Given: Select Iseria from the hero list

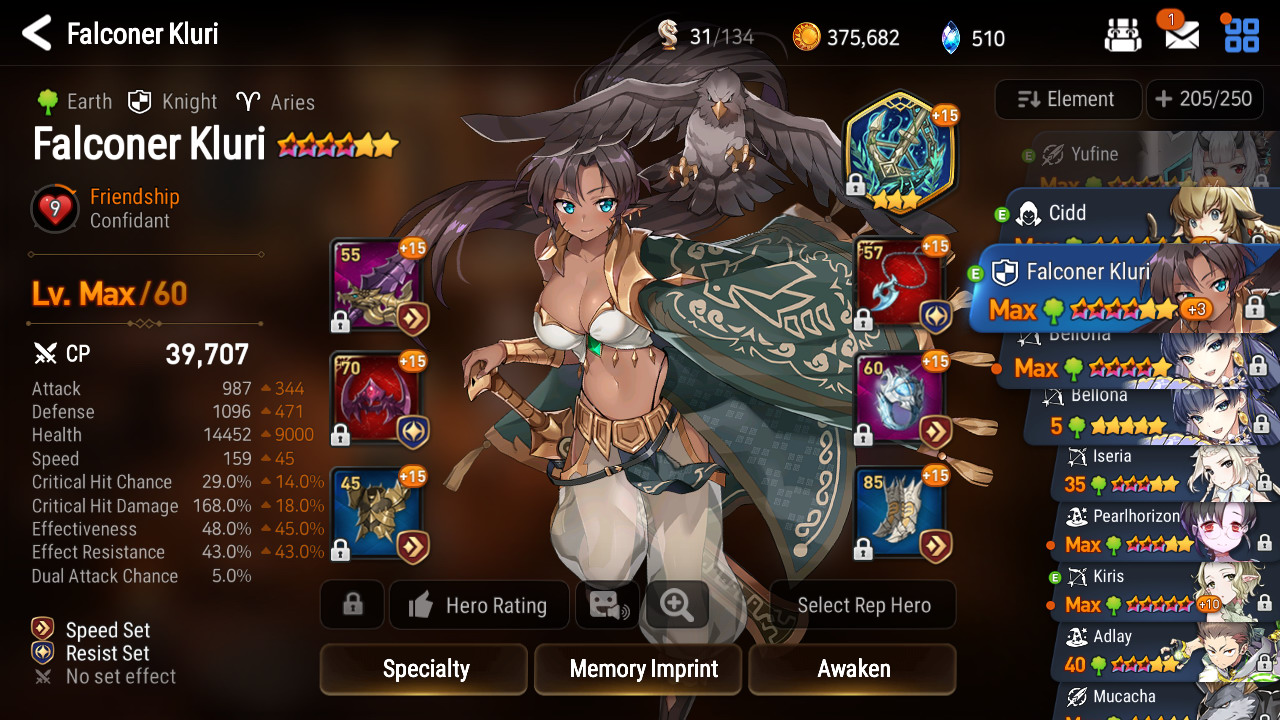Looking at the screenshot, I should (x=1150, y=472).
